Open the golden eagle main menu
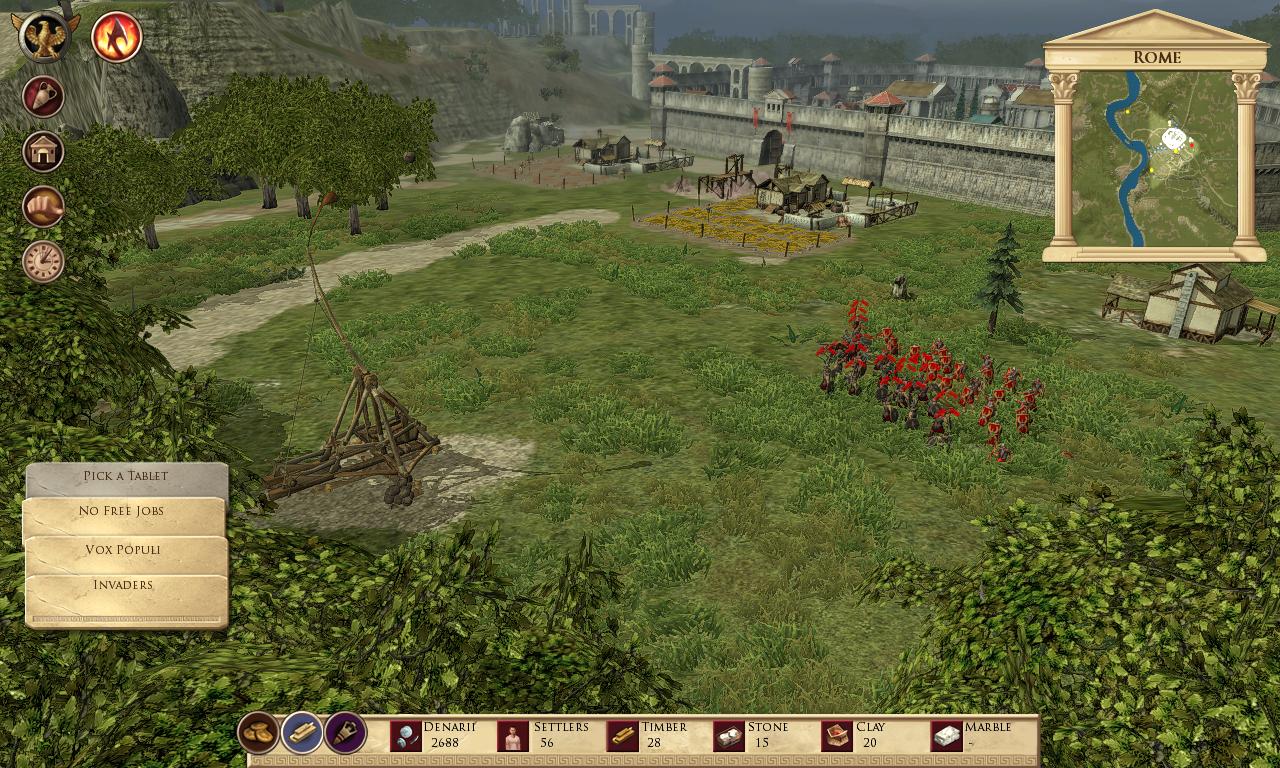The height and width of the screenshot is (768, 1280). (x=46, y=37)
